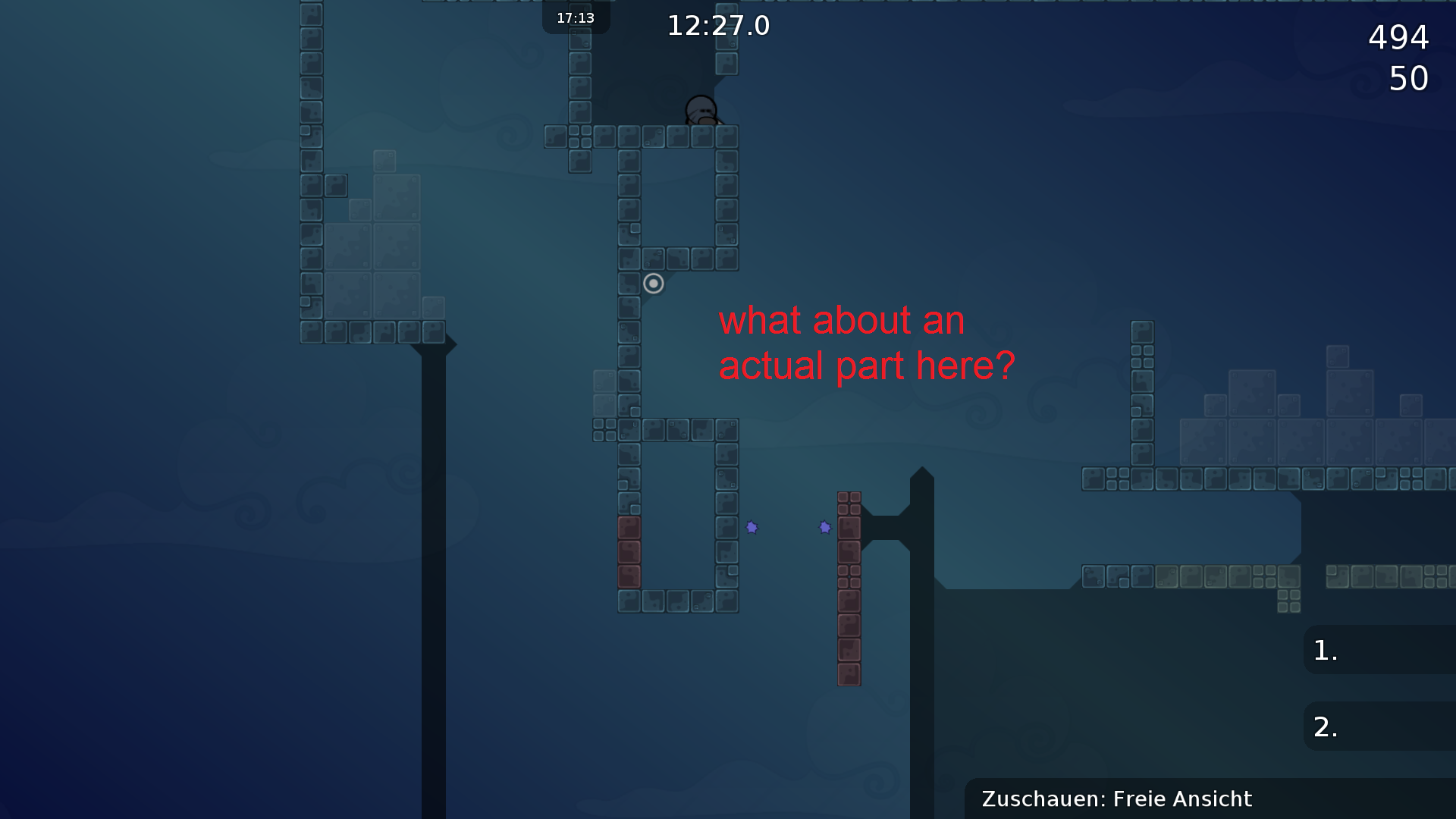This screenshot has width=1456, height=819.
Task: Click the tall dark-red block tower
Action: pos(849,588)
